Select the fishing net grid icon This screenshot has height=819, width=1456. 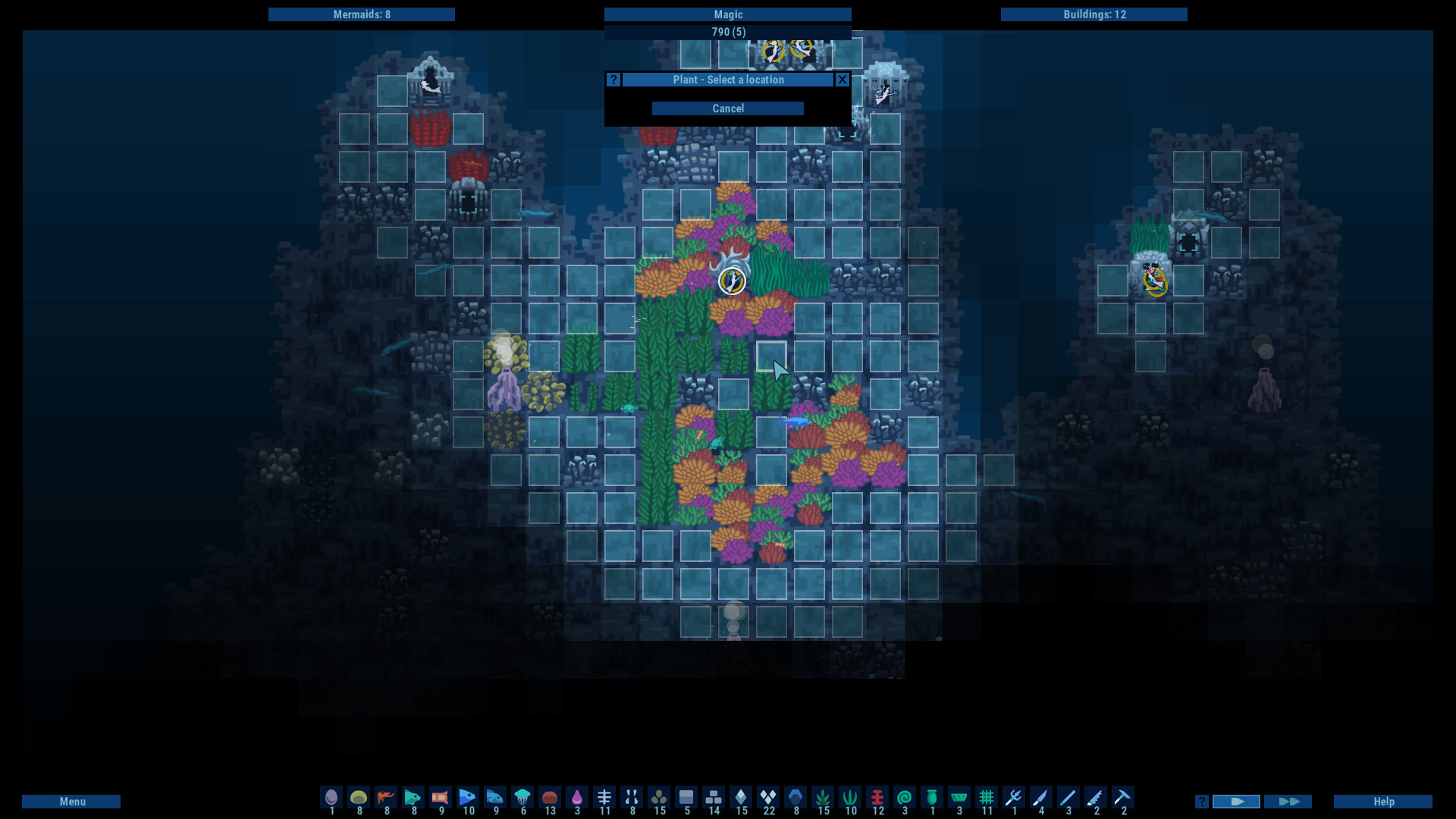pos(987,799)
